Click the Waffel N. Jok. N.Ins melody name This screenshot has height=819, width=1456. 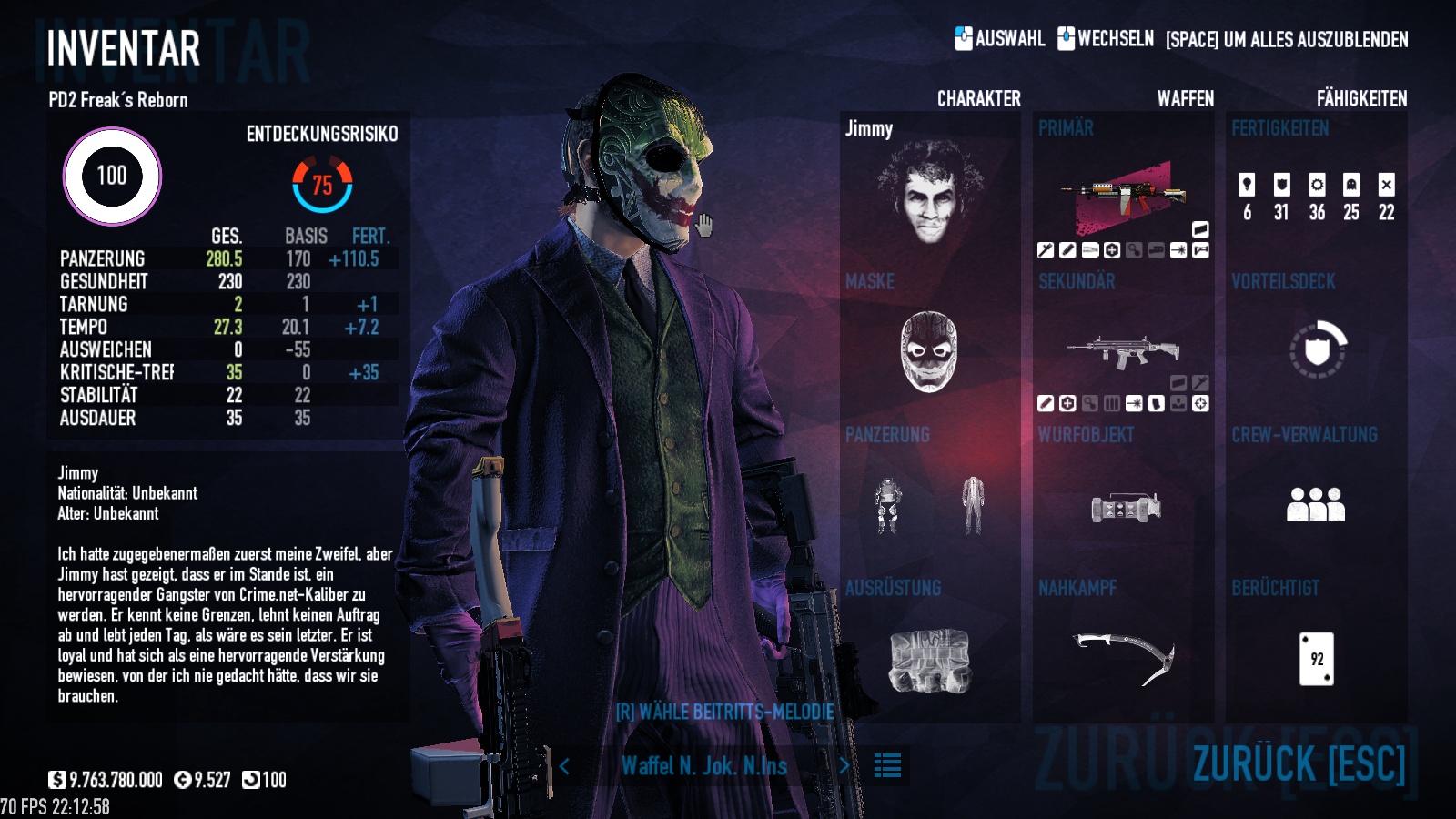[x=703, y=766]
